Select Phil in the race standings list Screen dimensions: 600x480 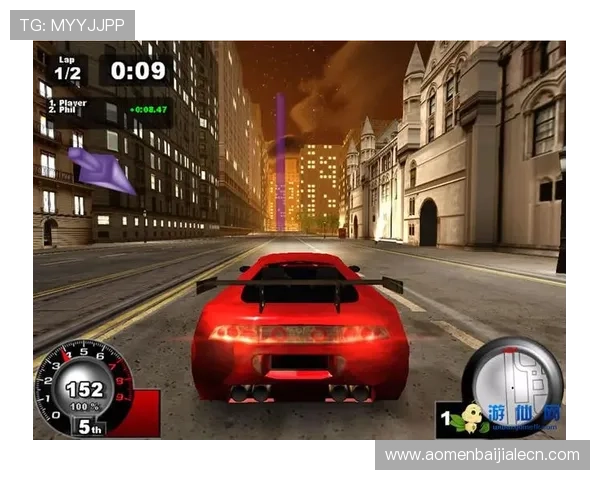point(69,110)
